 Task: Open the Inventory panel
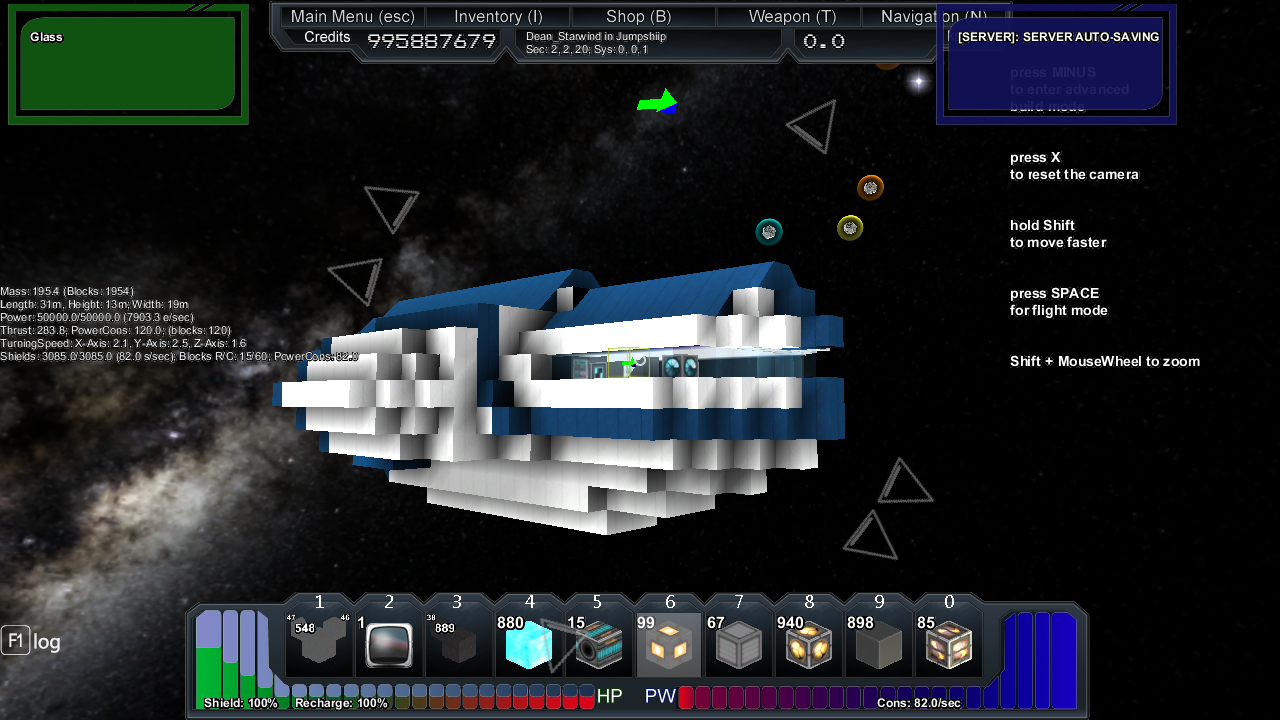point(498,17)
